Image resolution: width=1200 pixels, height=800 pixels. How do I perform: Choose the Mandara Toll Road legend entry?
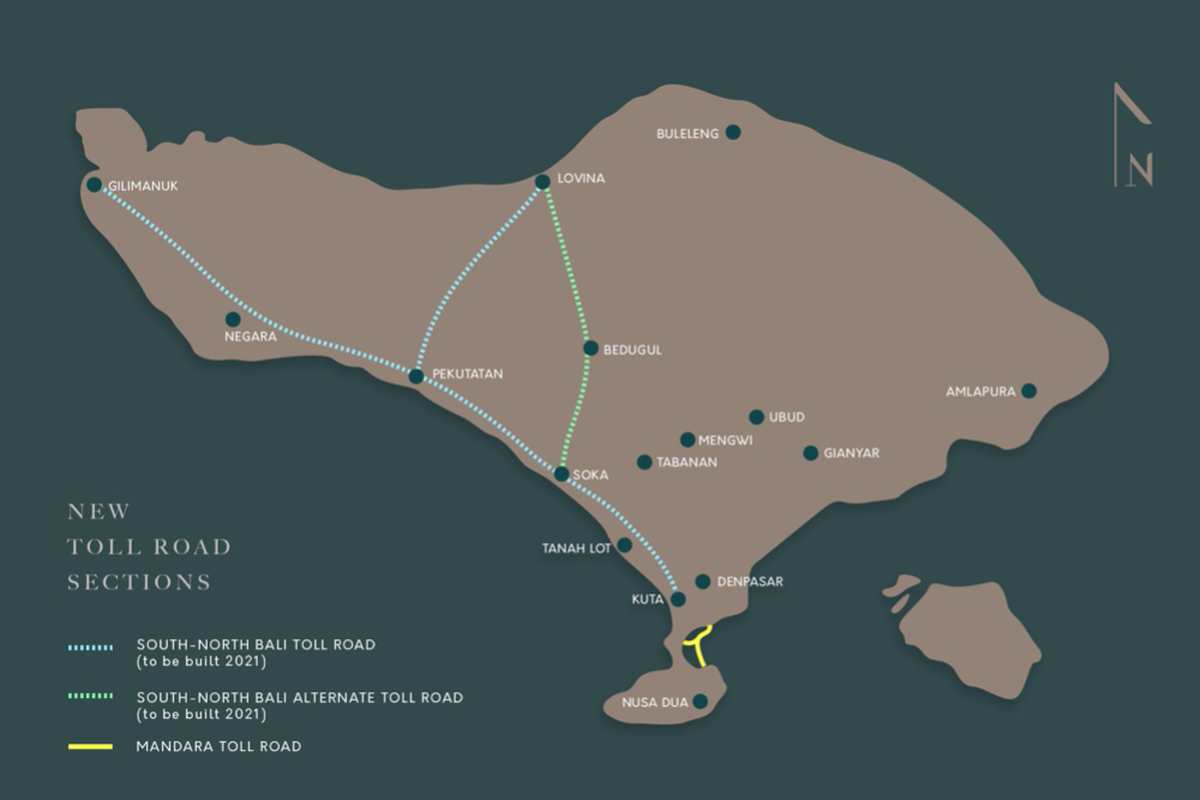click(x=218, y=746)
